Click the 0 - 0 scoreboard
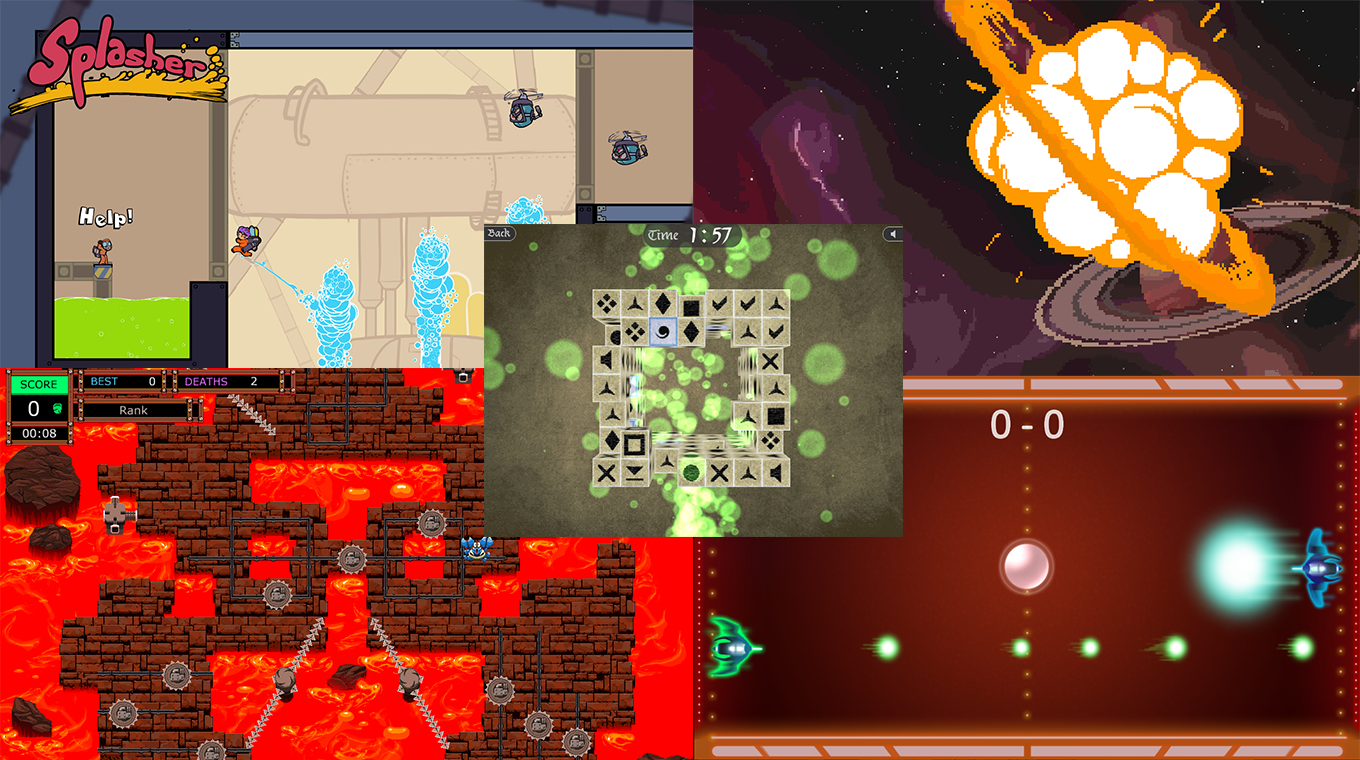 (x=1027, y=422)
